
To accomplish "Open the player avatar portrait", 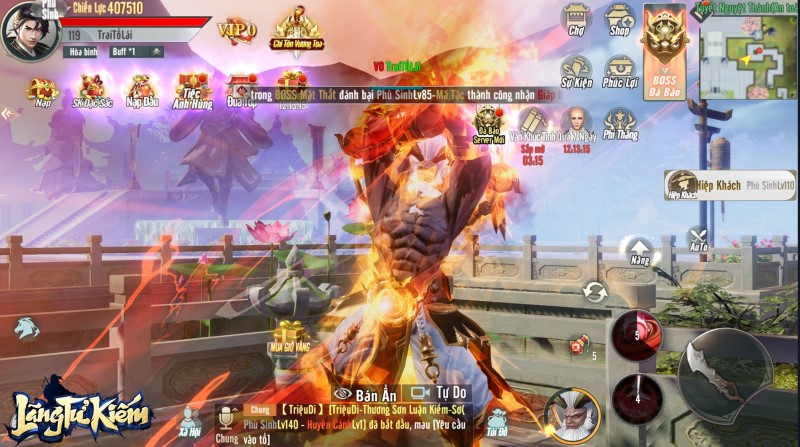I will [27, 30].
